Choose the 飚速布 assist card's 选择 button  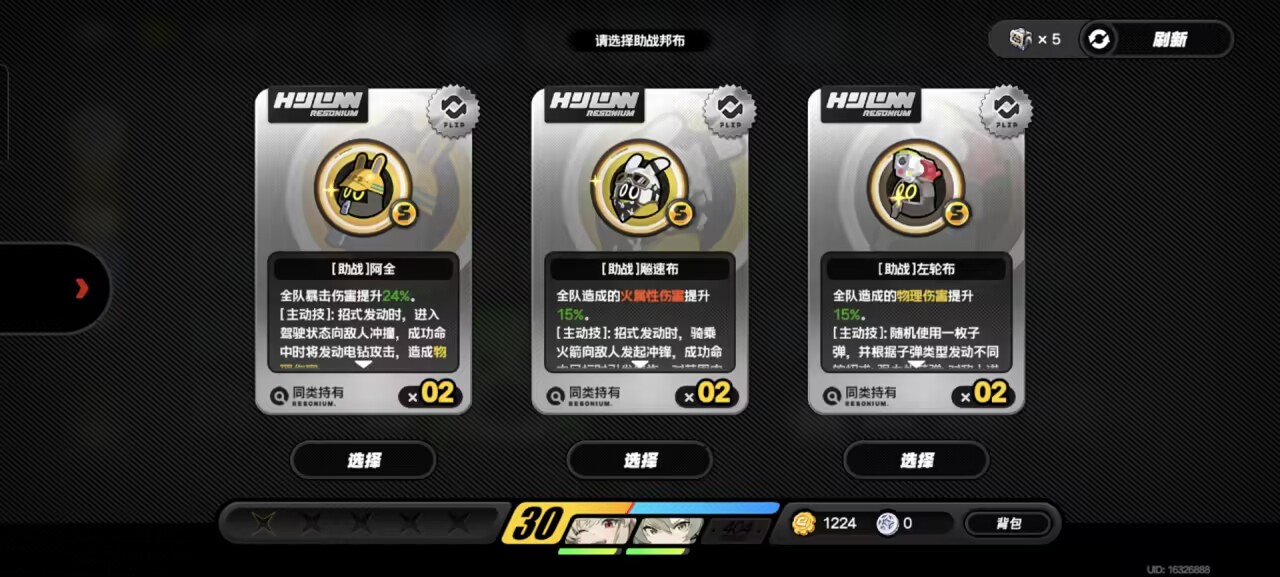point(640,460)
